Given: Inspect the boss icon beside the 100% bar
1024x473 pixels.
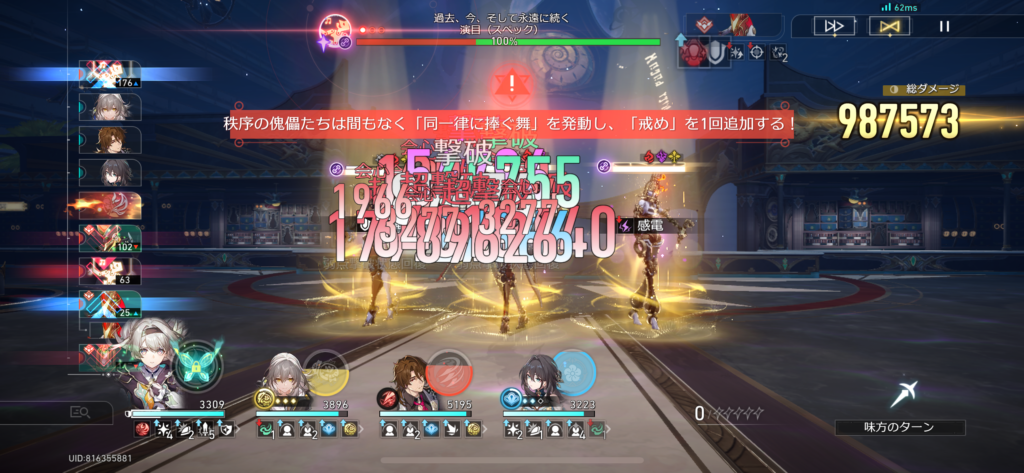Looking at the screenshot, I should (334, 30).
